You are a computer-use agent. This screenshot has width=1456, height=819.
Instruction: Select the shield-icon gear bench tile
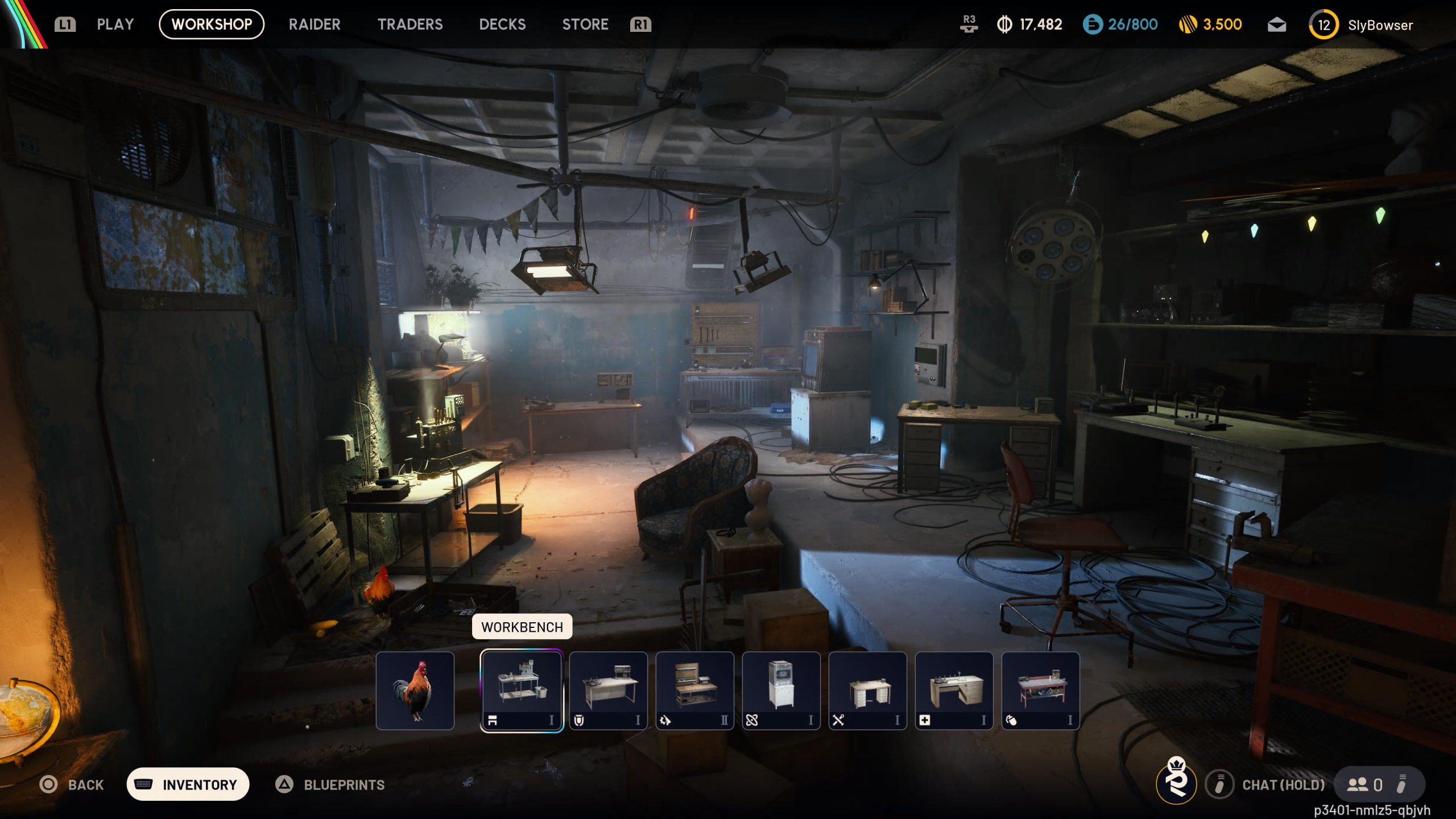click(609, 690)
